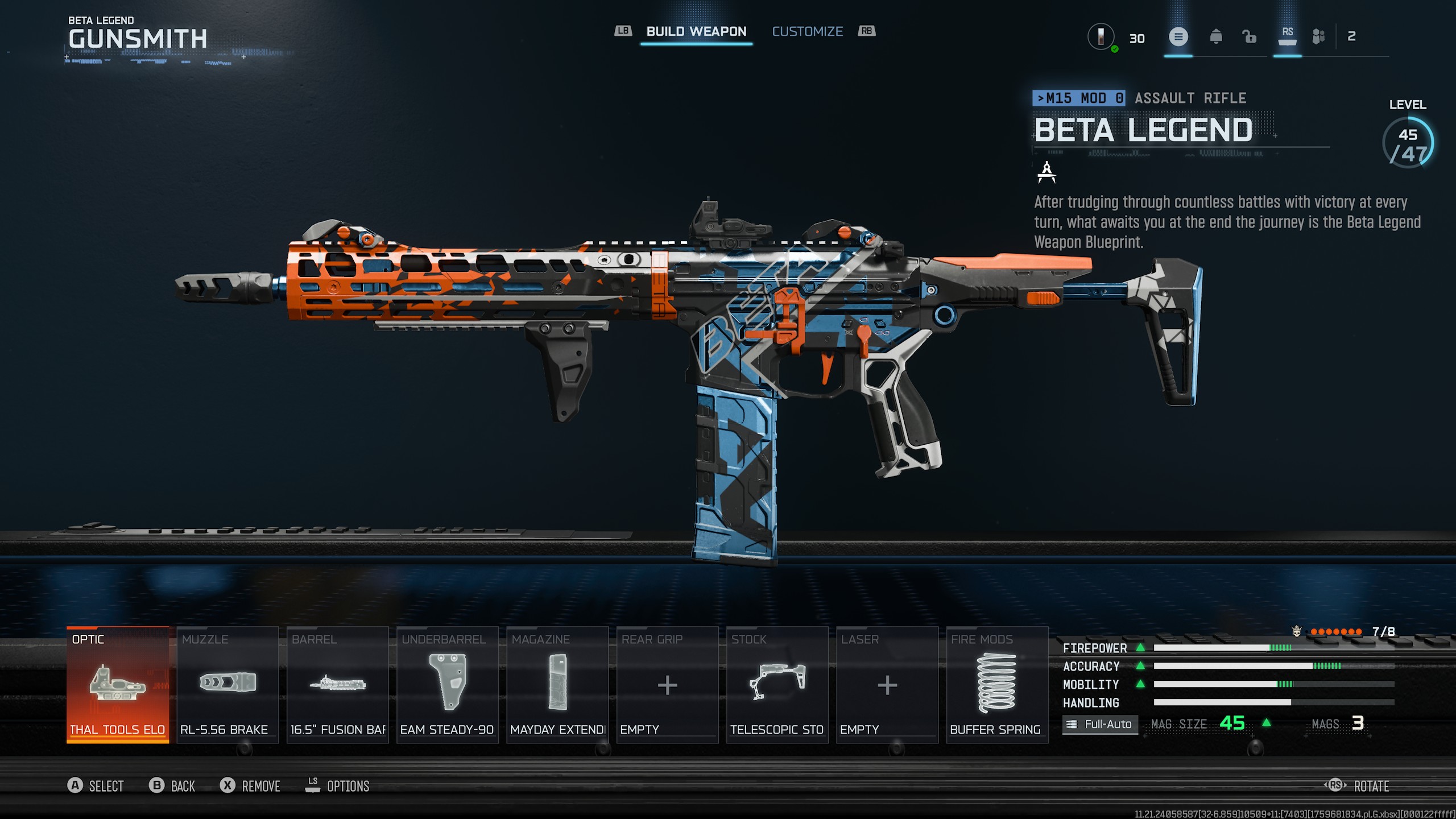Open the social party icon

1318,38
